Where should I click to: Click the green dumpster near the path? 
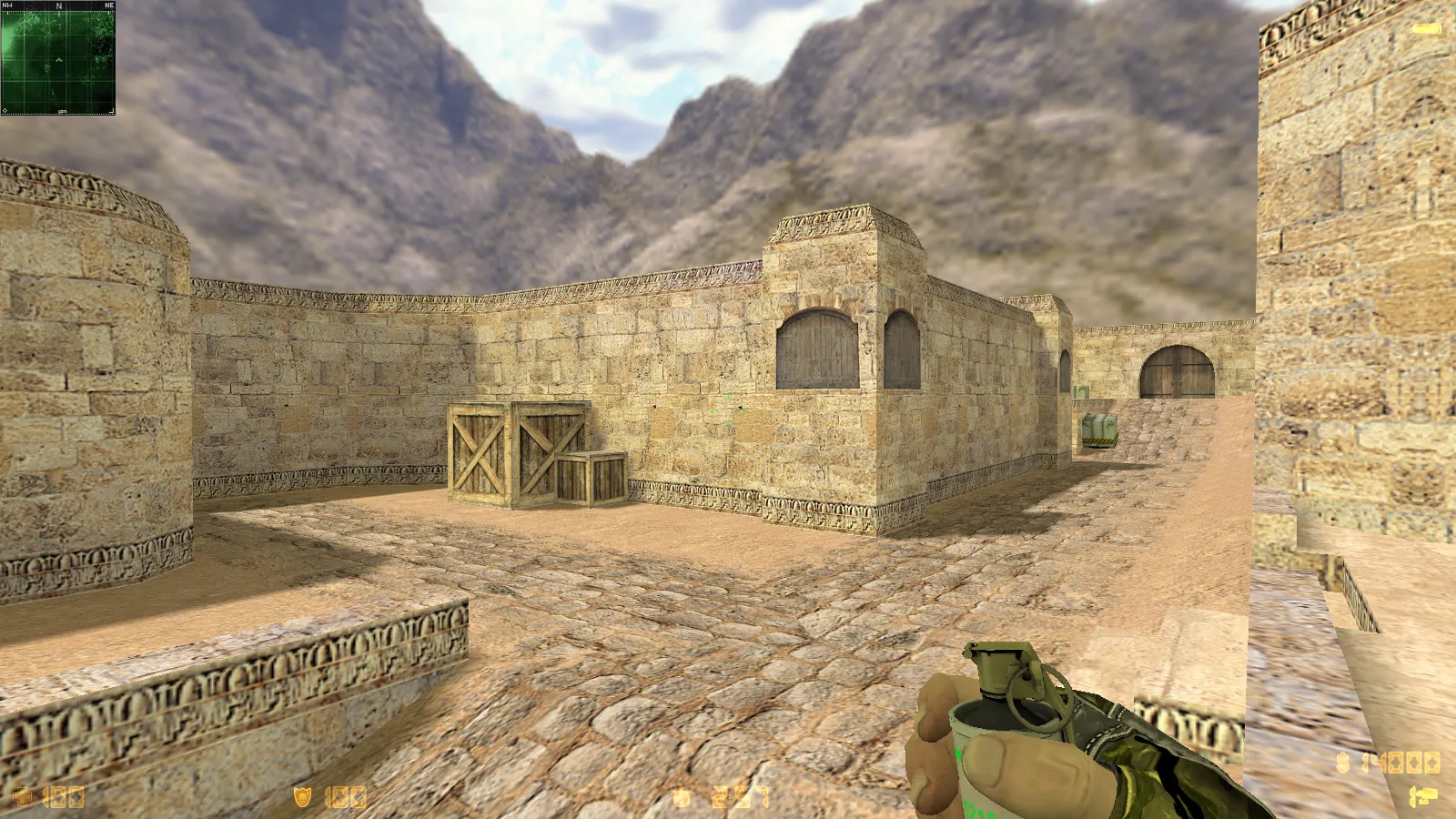point(1098,428)
